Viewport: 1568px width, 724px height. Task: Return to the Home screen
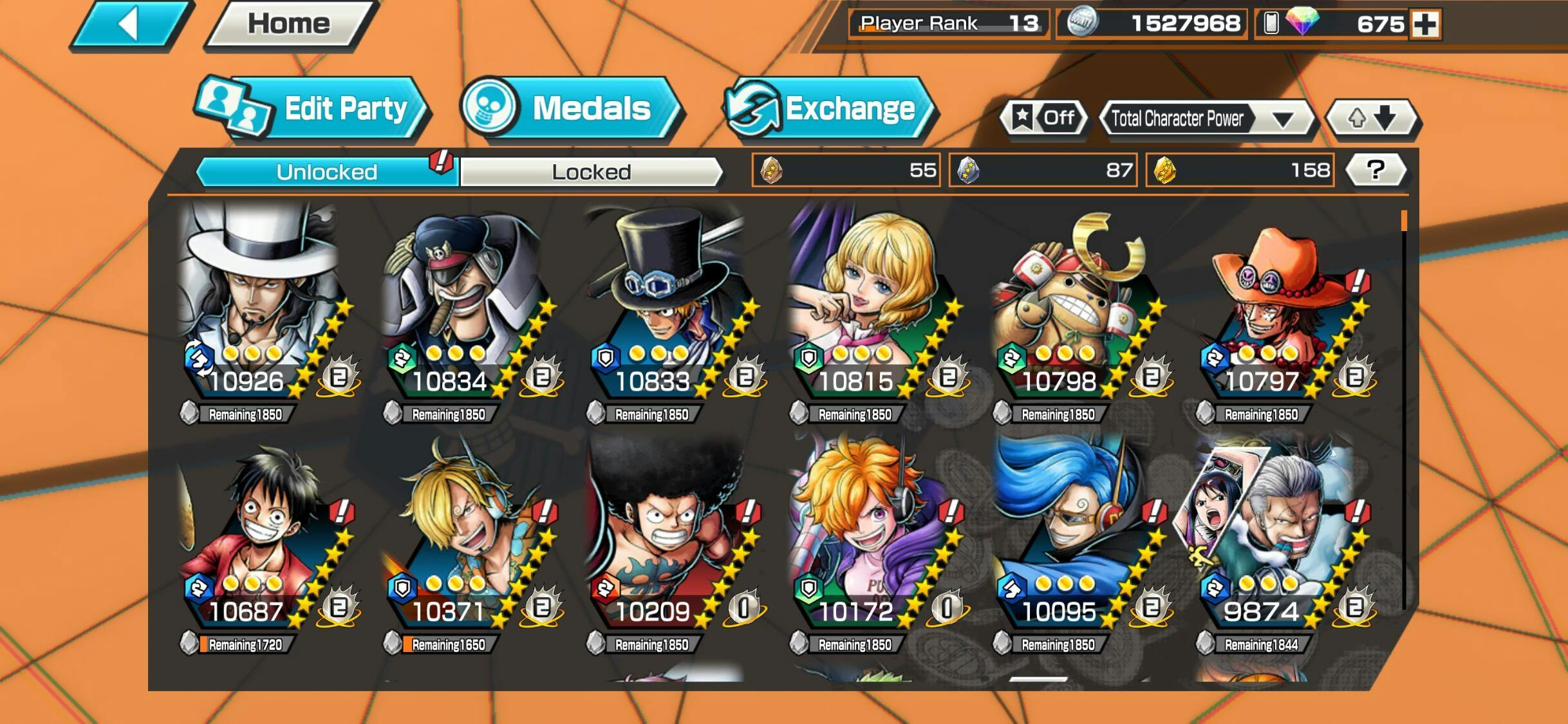click(289, 24)
